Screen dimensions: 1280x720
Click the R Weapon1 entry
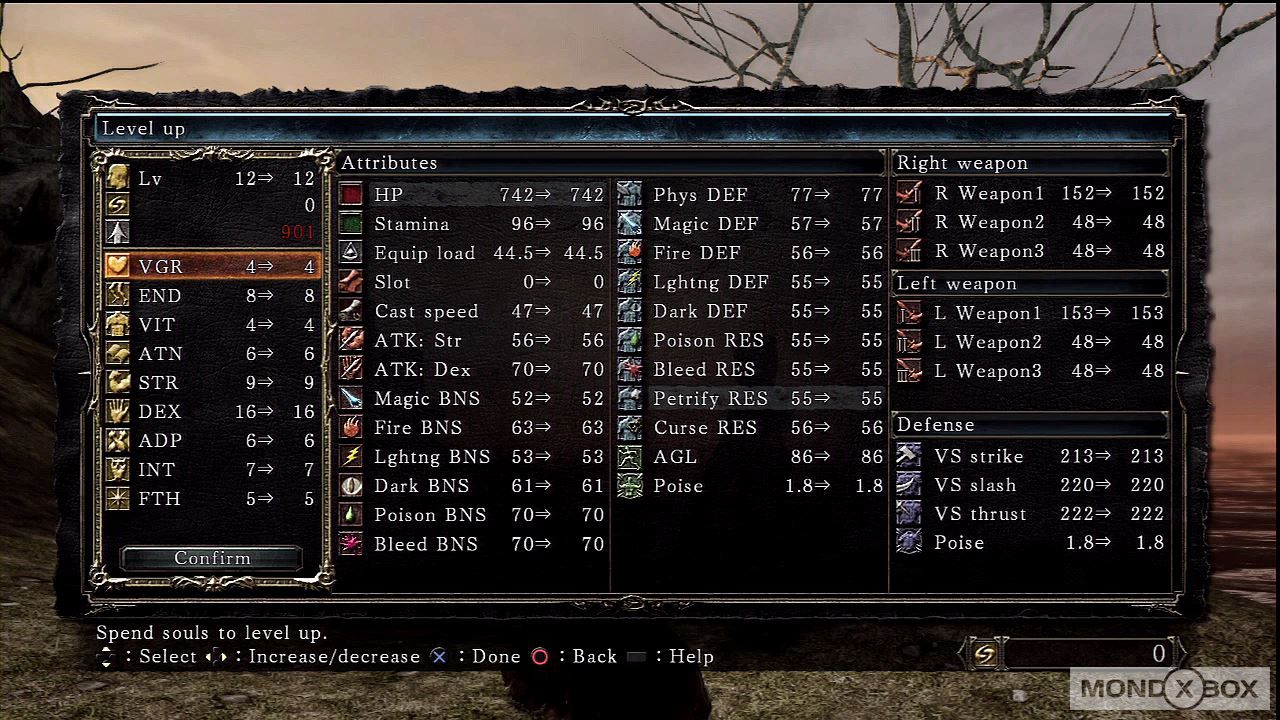1030,194
